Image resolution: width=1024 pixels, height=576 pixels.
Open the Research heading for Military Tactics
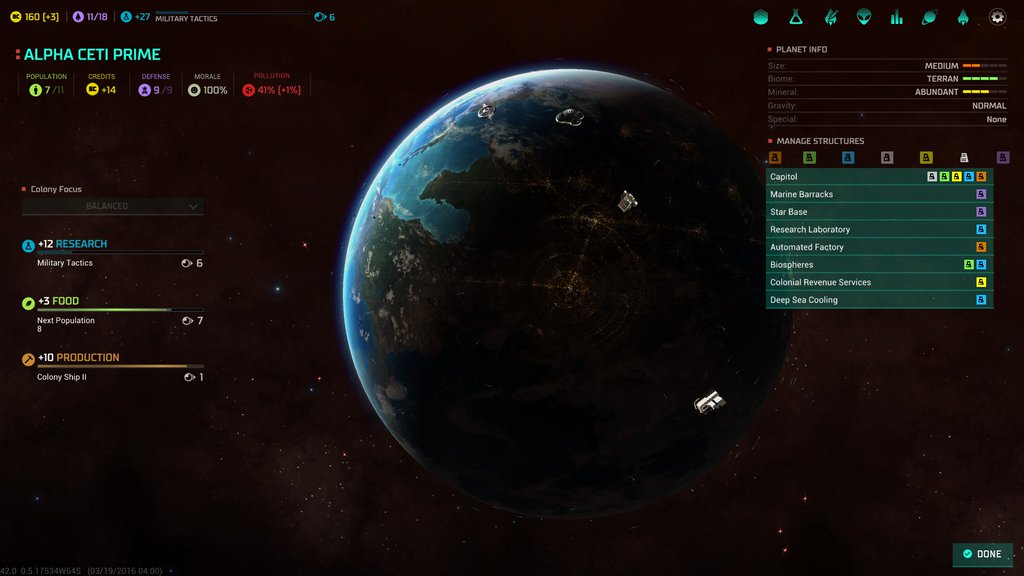82,244
